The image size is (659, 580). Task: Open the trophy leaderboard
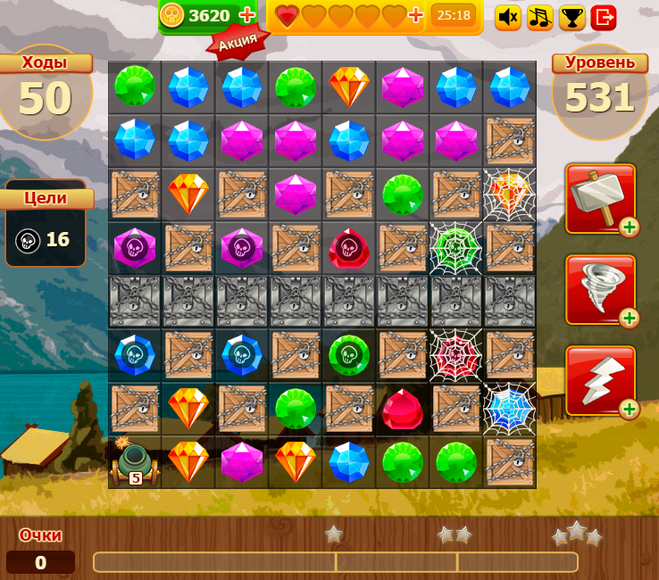point(572,17)
